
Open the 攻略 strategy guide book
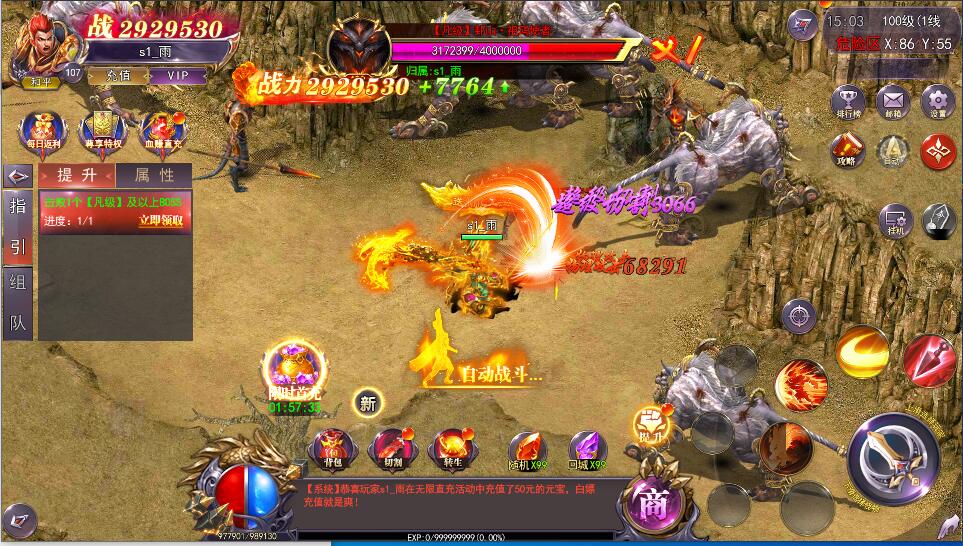point(846,150)
